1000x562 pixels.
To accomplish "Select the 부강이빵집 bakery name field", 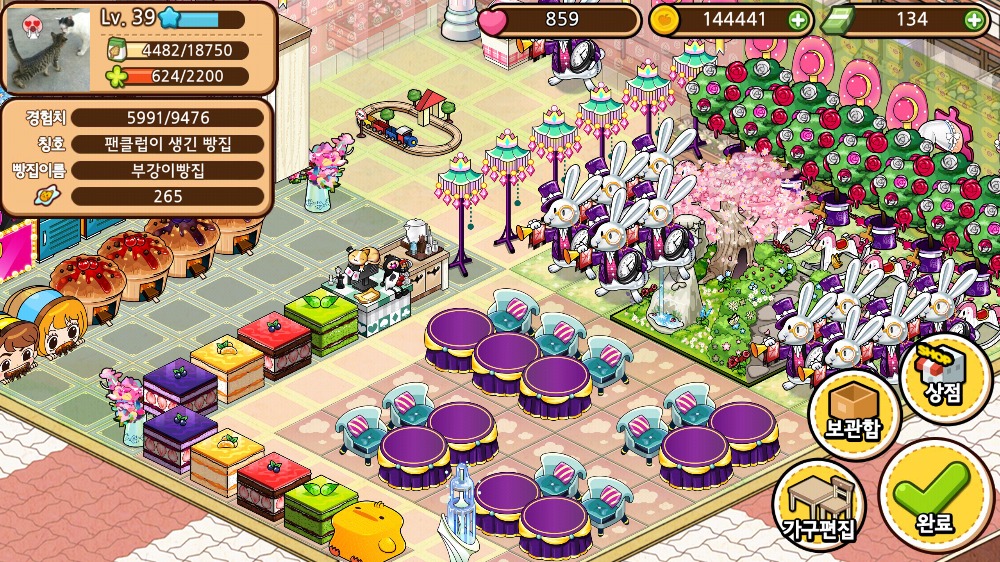I will click(168, 170).
